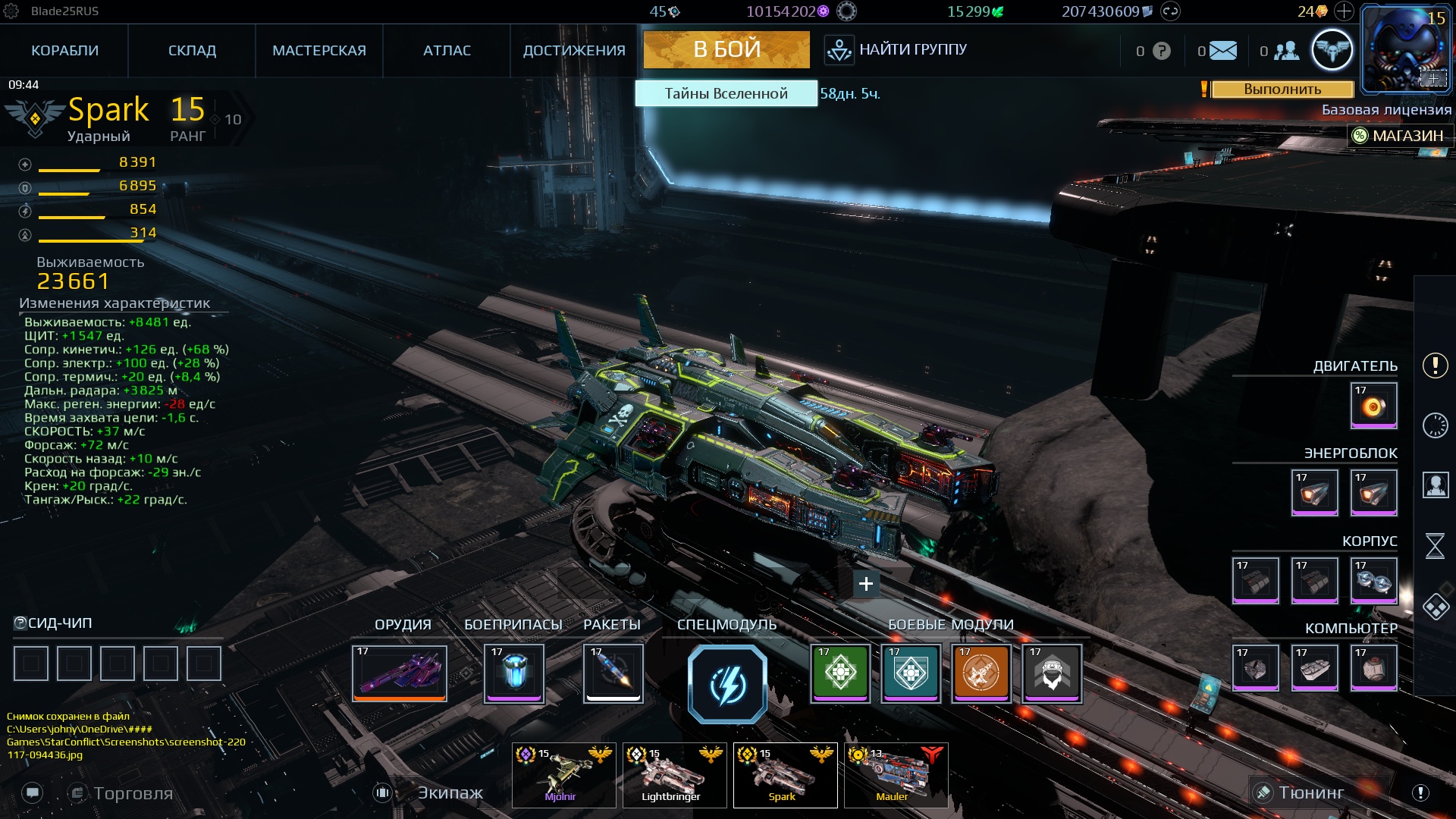Select the green combat module in БОЕВЫЕ МОДУЛИ
Viewport: 1456px width, 819px height.
(839, 672)
